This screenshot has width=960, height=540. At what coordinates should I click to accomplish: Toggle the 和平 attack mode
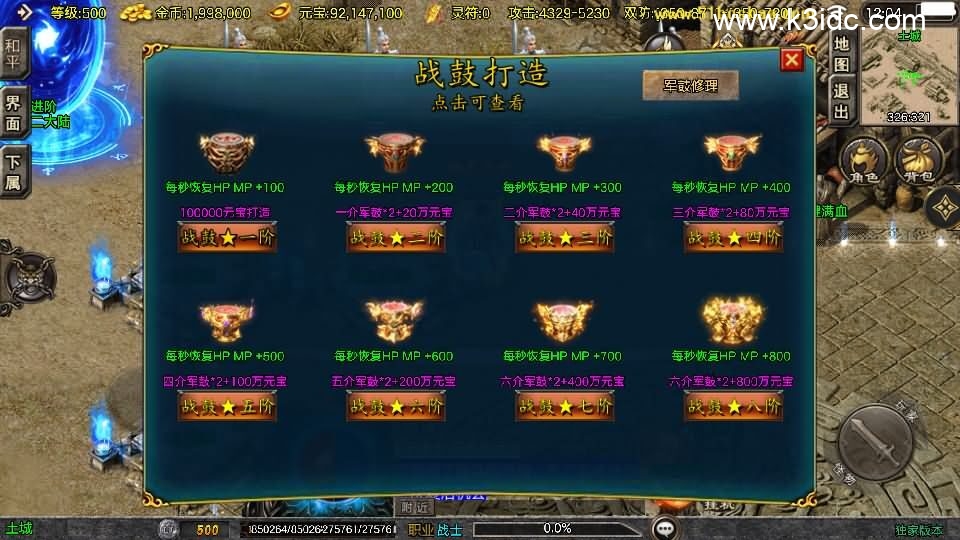[13, 55]
